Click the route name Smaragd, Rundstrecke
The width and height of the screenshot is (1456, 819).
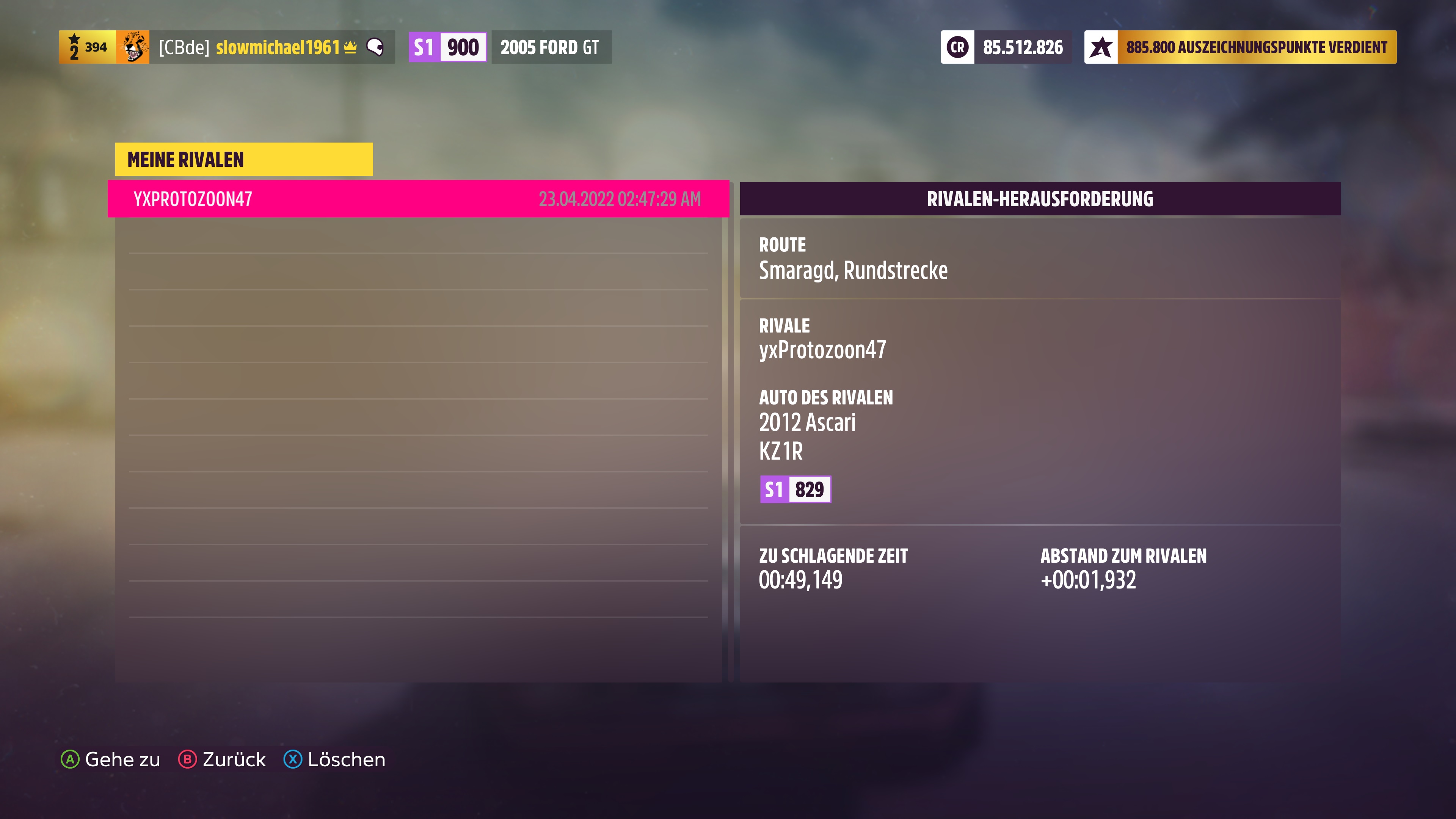click(855, 270)
